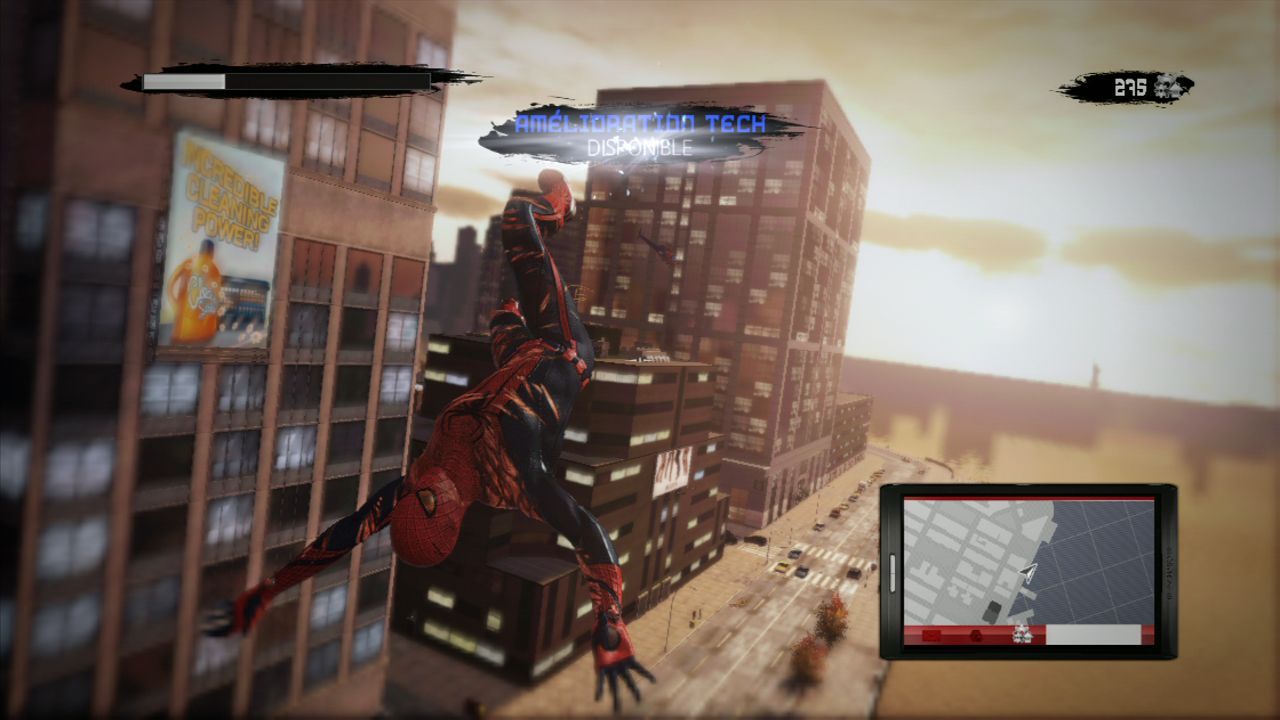Click the Amélioration Tech upgrade prompt

point(640,125)
